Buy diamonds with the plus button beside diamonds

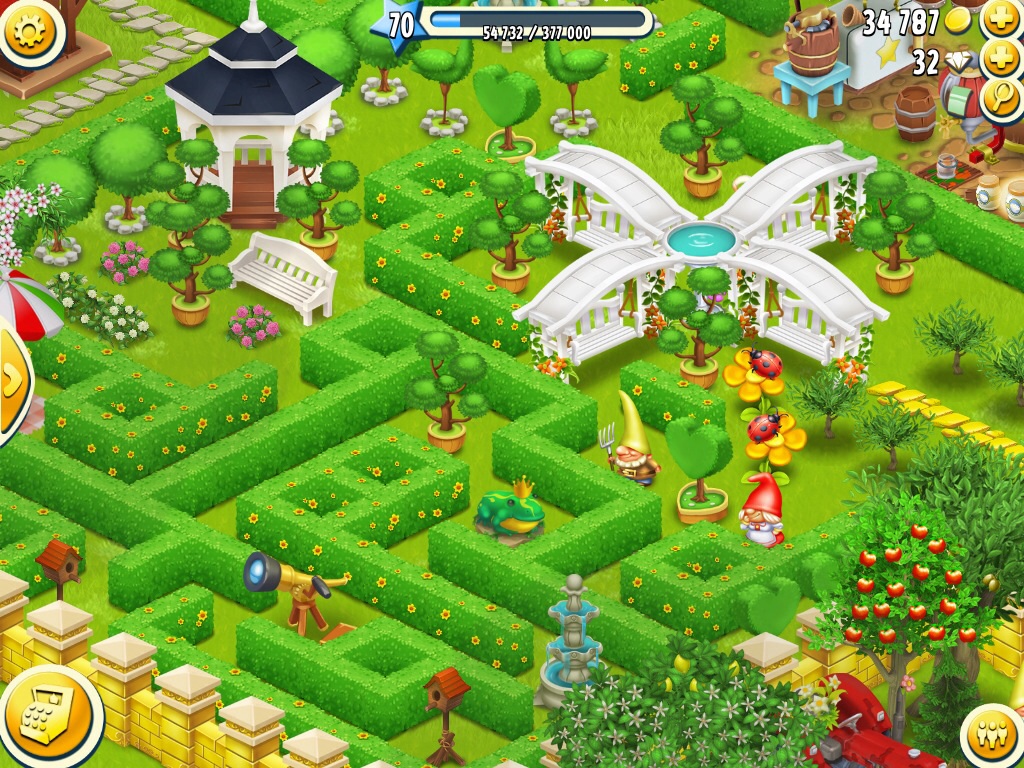(x=1001, y=60)
